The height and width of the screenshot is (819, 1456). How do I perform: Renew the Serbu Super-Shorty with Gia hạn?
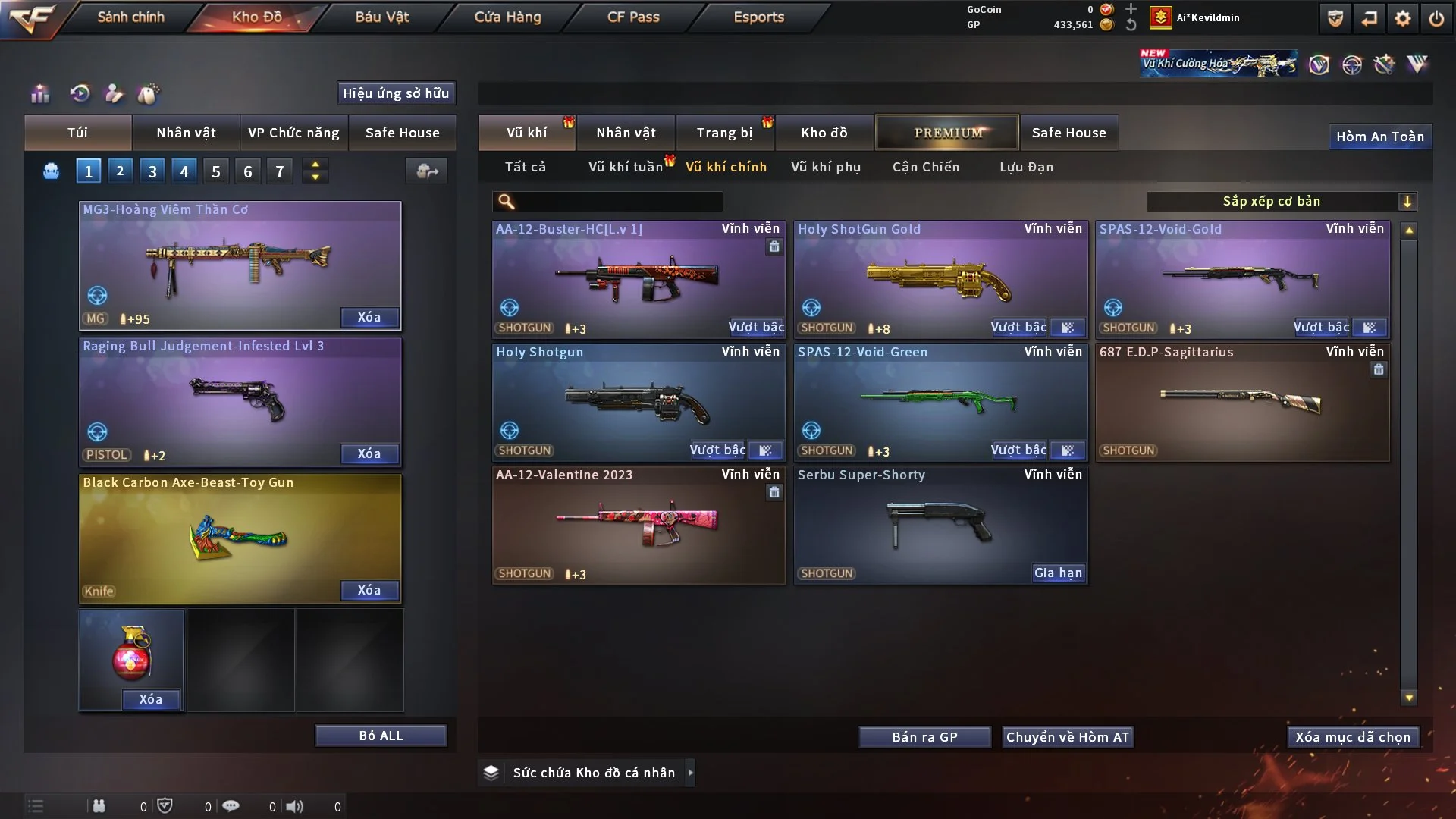click(1058, 573)
